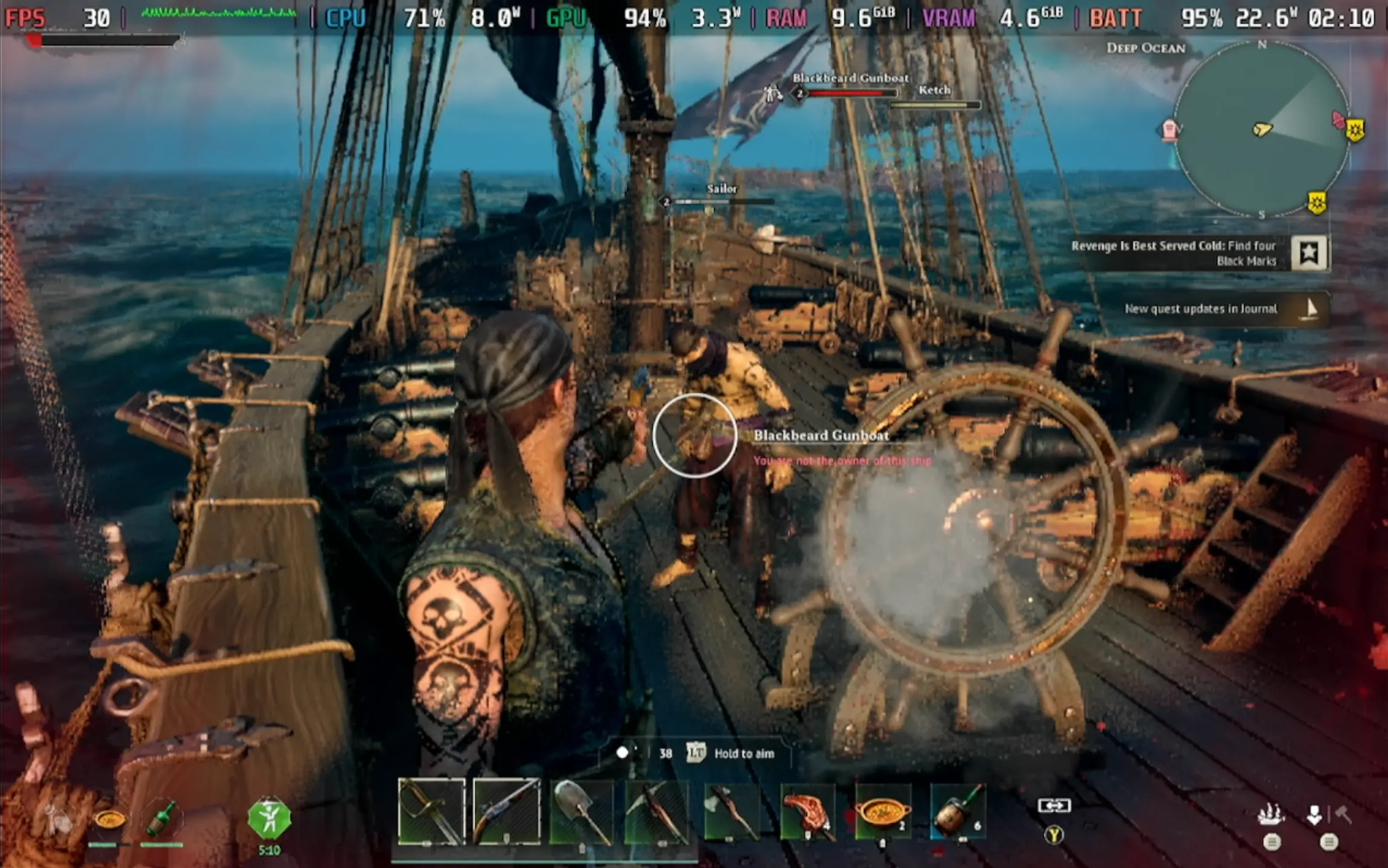Pick the hatchet axe slot
1388x868 pixels.
(x=732, y=811)
